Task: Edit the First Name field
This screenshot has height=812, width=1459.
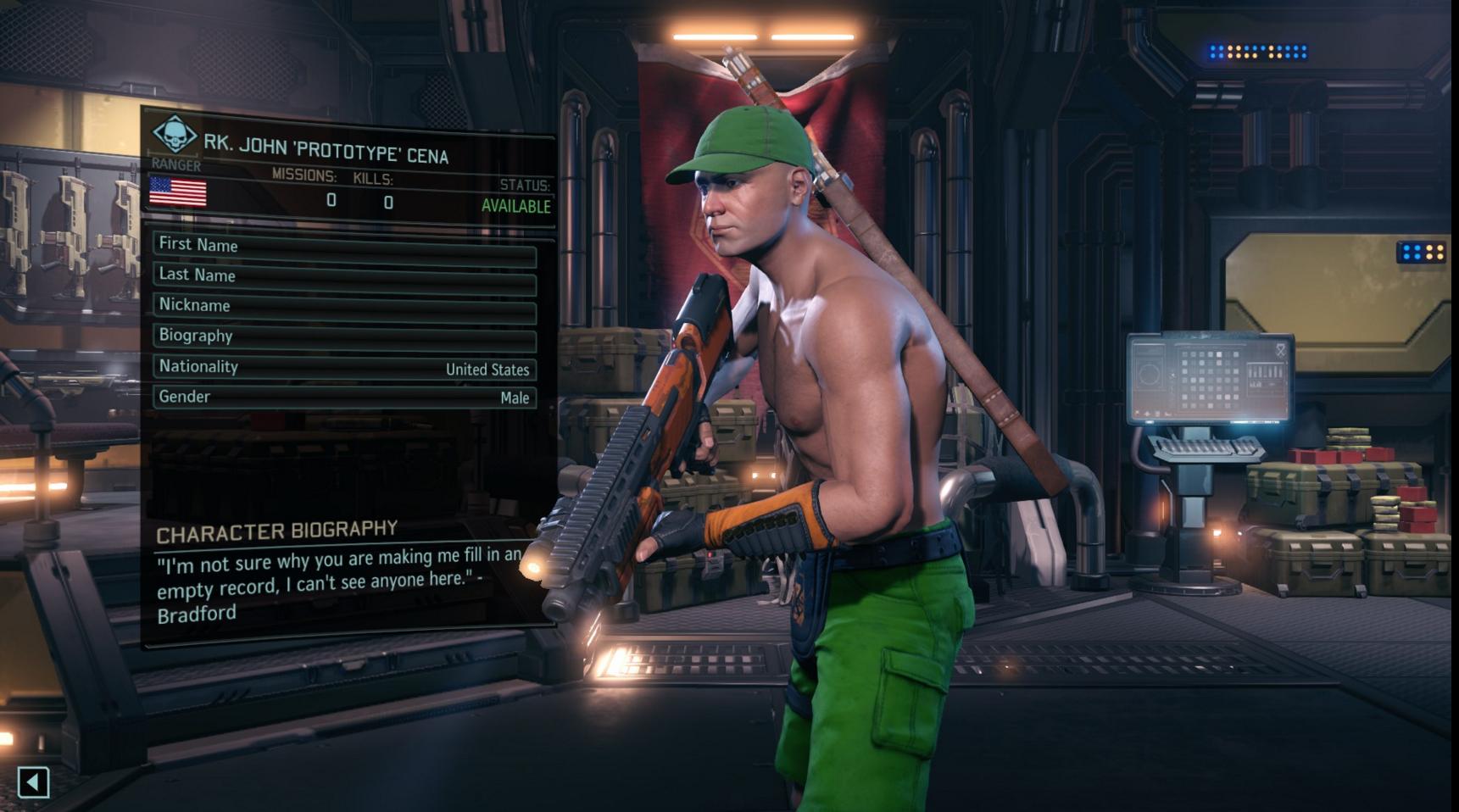Action: pos(344,244)
